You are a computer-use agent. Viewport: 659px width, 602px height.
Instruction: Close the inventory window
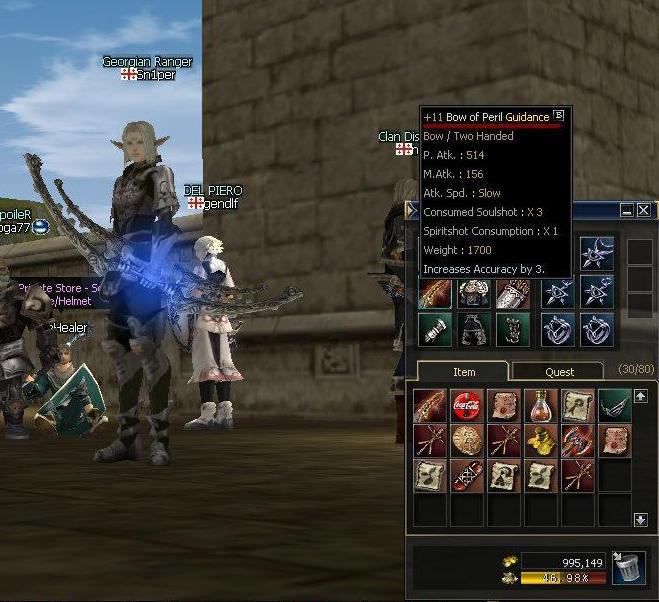(643, 211)
